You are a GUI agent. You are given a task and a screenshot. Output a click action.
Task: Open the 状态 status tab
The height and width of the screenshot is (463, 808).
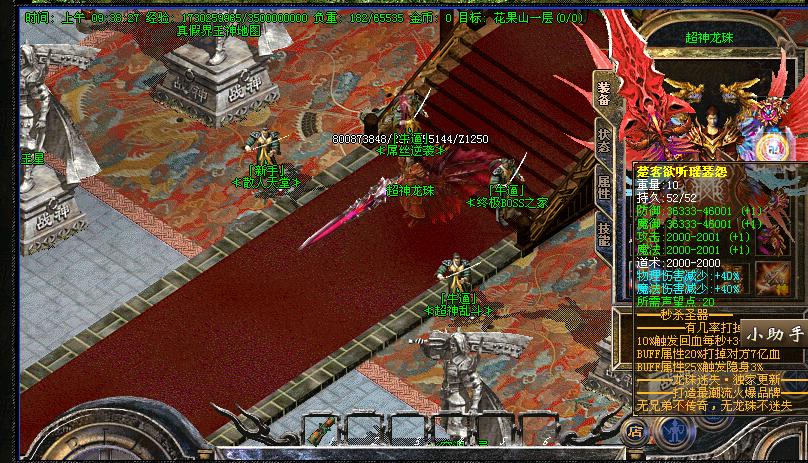[604, 141]
